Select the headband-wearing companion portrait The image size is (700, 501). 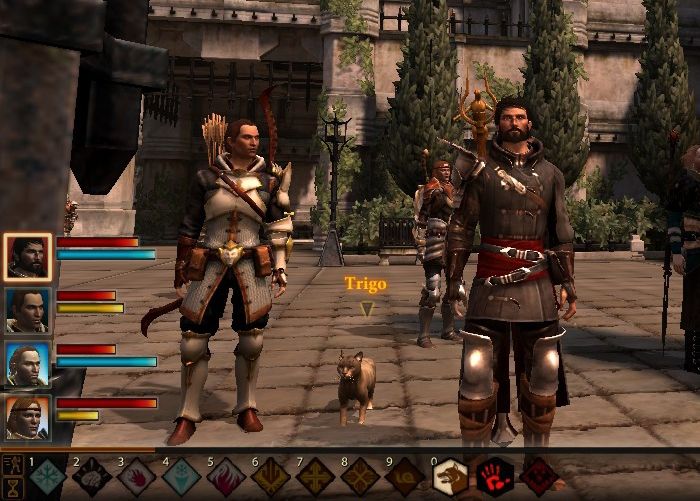pos(28,418)
